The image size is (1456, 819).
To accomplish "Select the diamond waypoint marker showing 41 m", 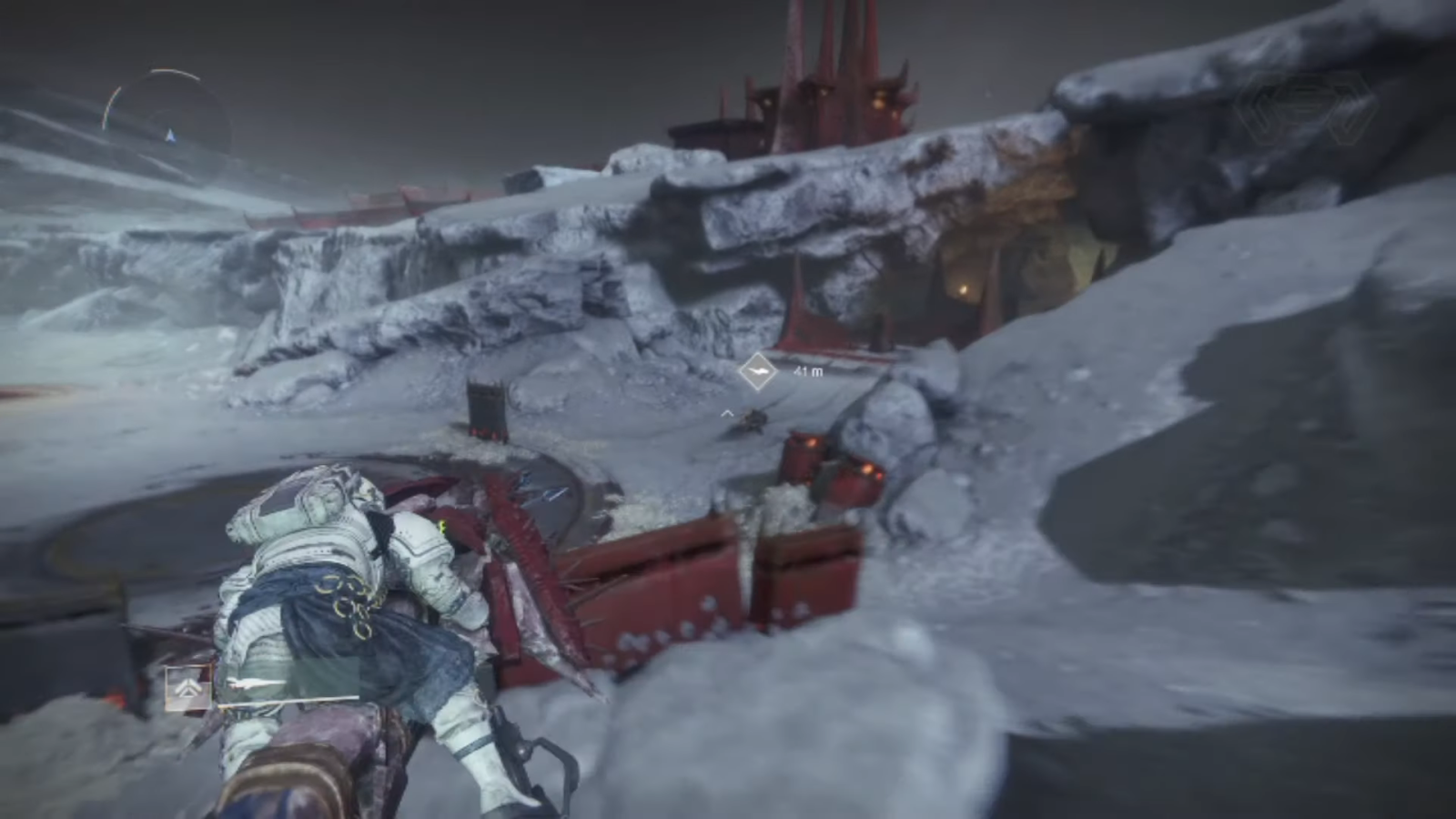I will coord(757,371).
